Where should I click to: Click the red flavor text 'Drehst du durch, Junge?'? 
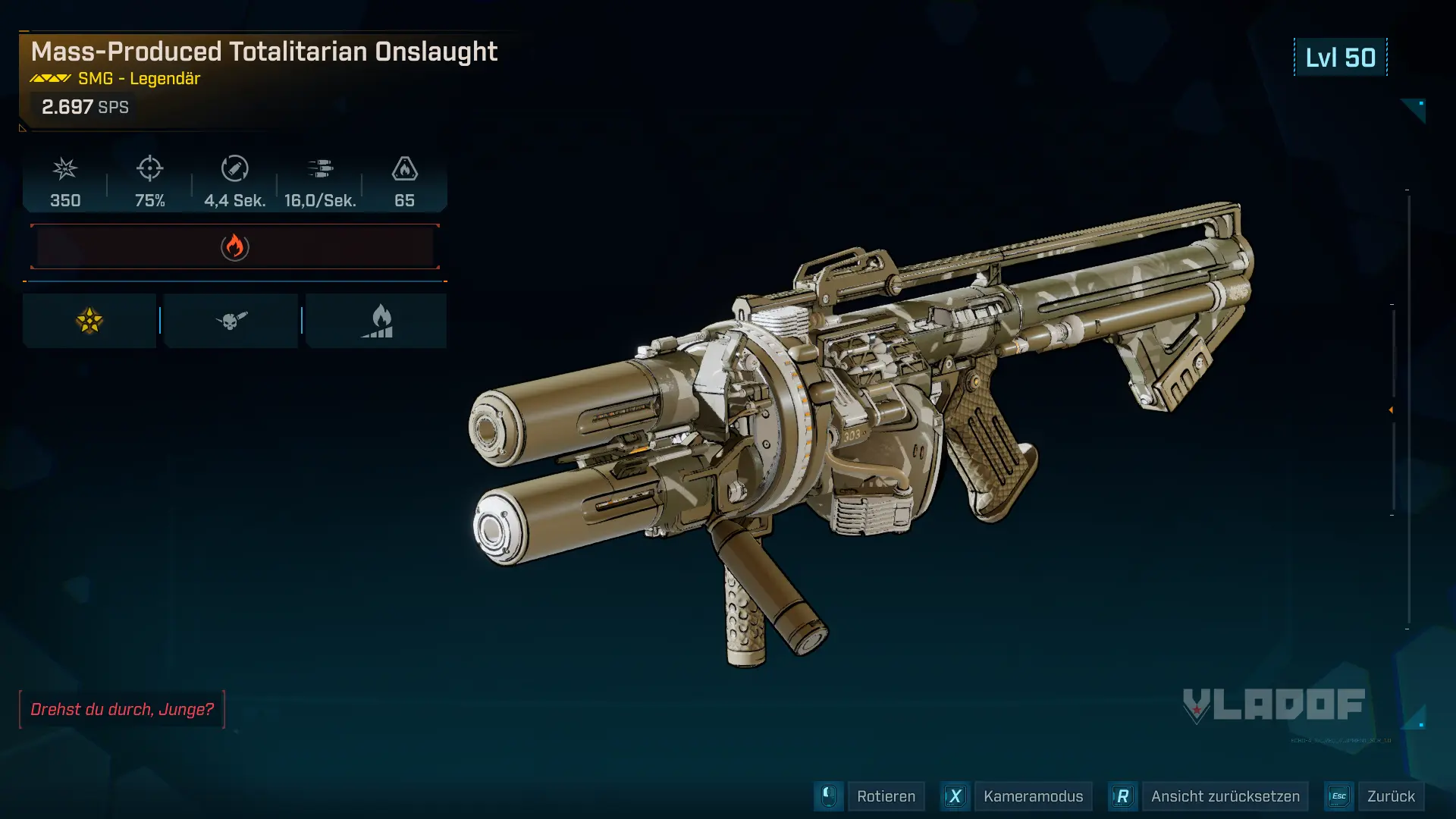click(122, 710)
